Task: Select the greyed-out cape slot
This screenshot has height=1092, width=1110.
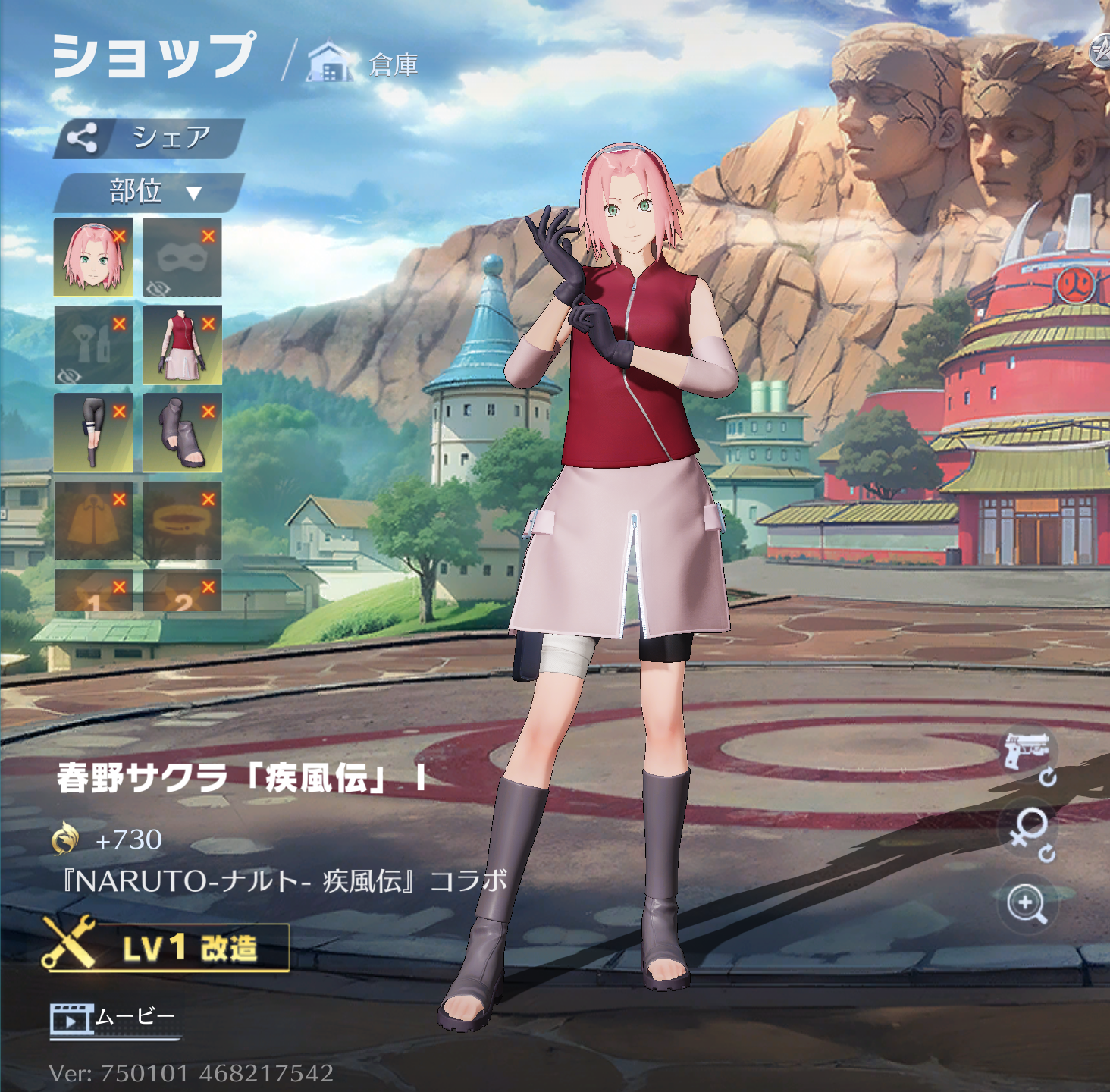Action: pyautogui.click(x=93, y=520)
